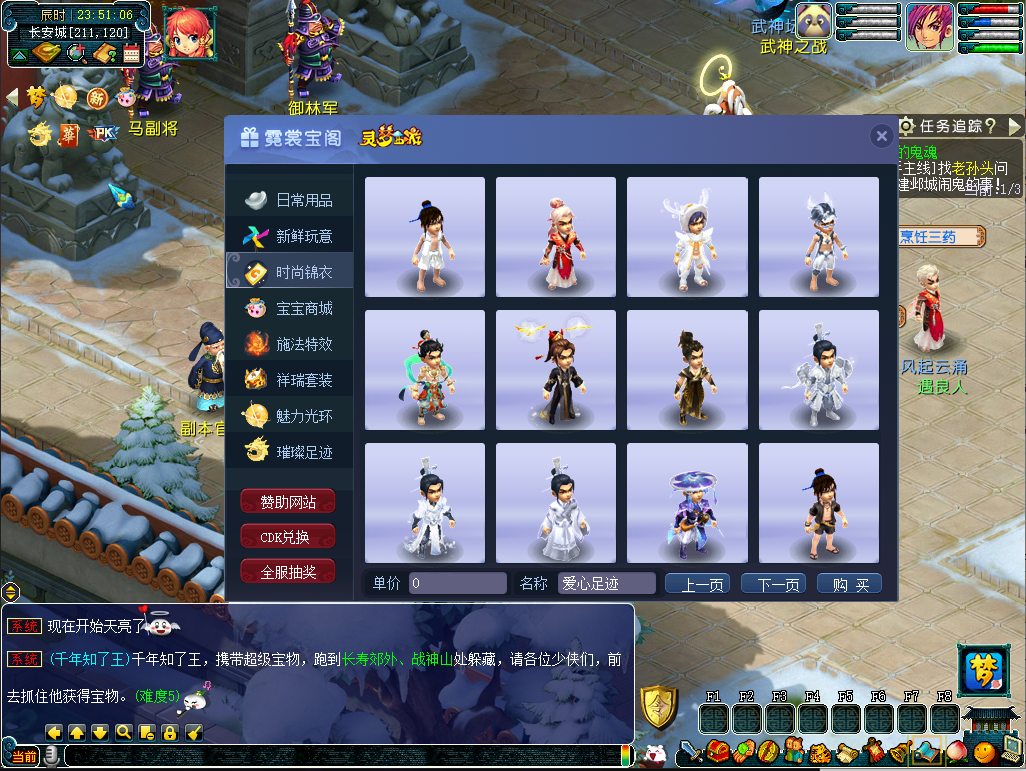Open the red-haired player portrait

tap(189, 31)
